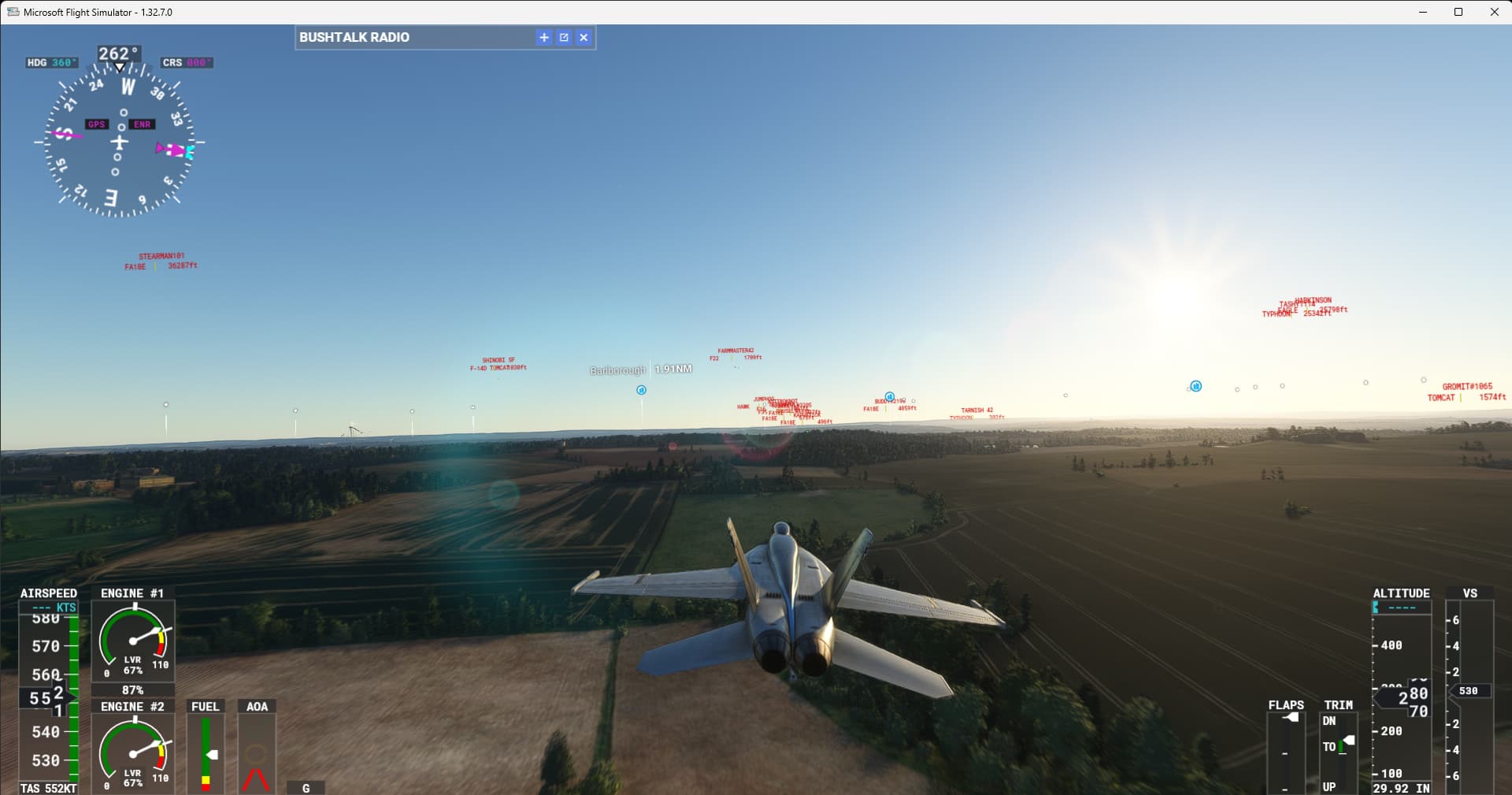Image resolution: width=1512 pixels, height=795 pixels.
Task: Click the compass rose HSI gauge
Action: (118, 142)
